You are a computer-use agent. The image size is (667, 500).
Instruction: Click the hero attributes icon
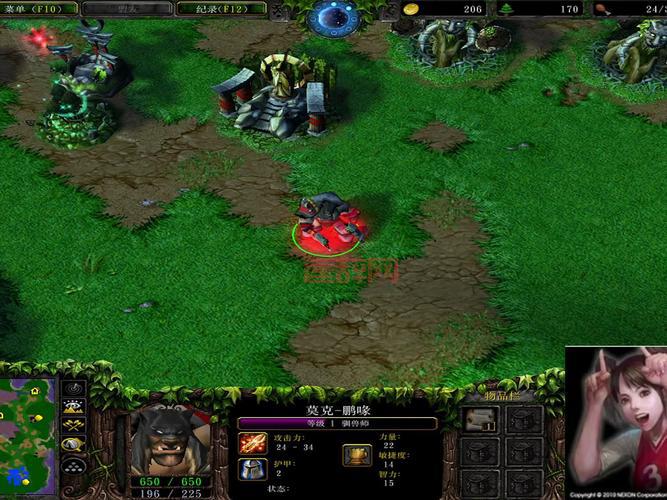click(356, 455)
